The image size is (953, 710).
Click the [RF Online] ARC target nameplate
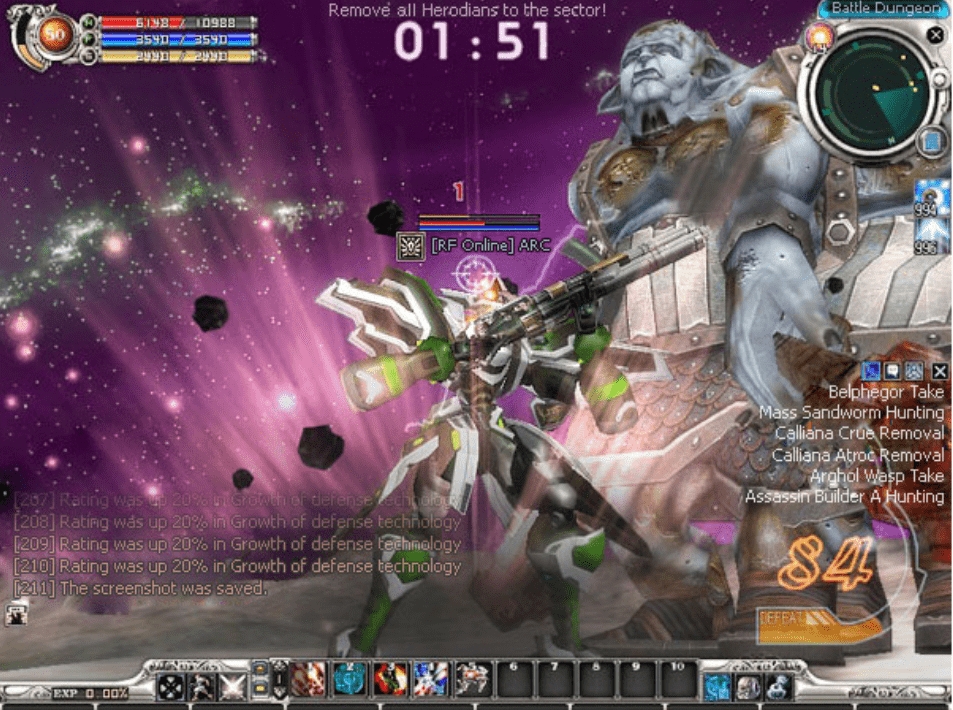click(x=487, y=246)
